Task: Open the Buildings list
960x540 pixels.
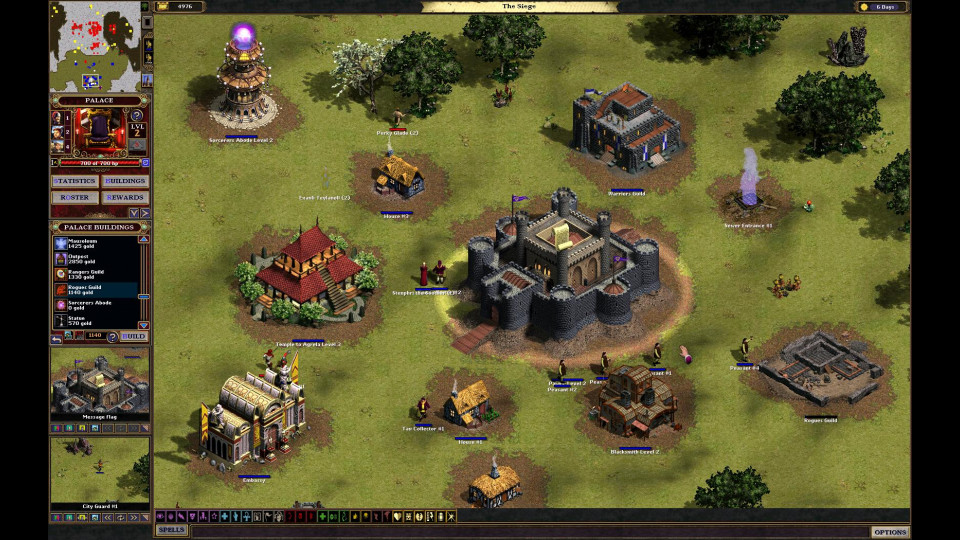Action: [126, 181]
